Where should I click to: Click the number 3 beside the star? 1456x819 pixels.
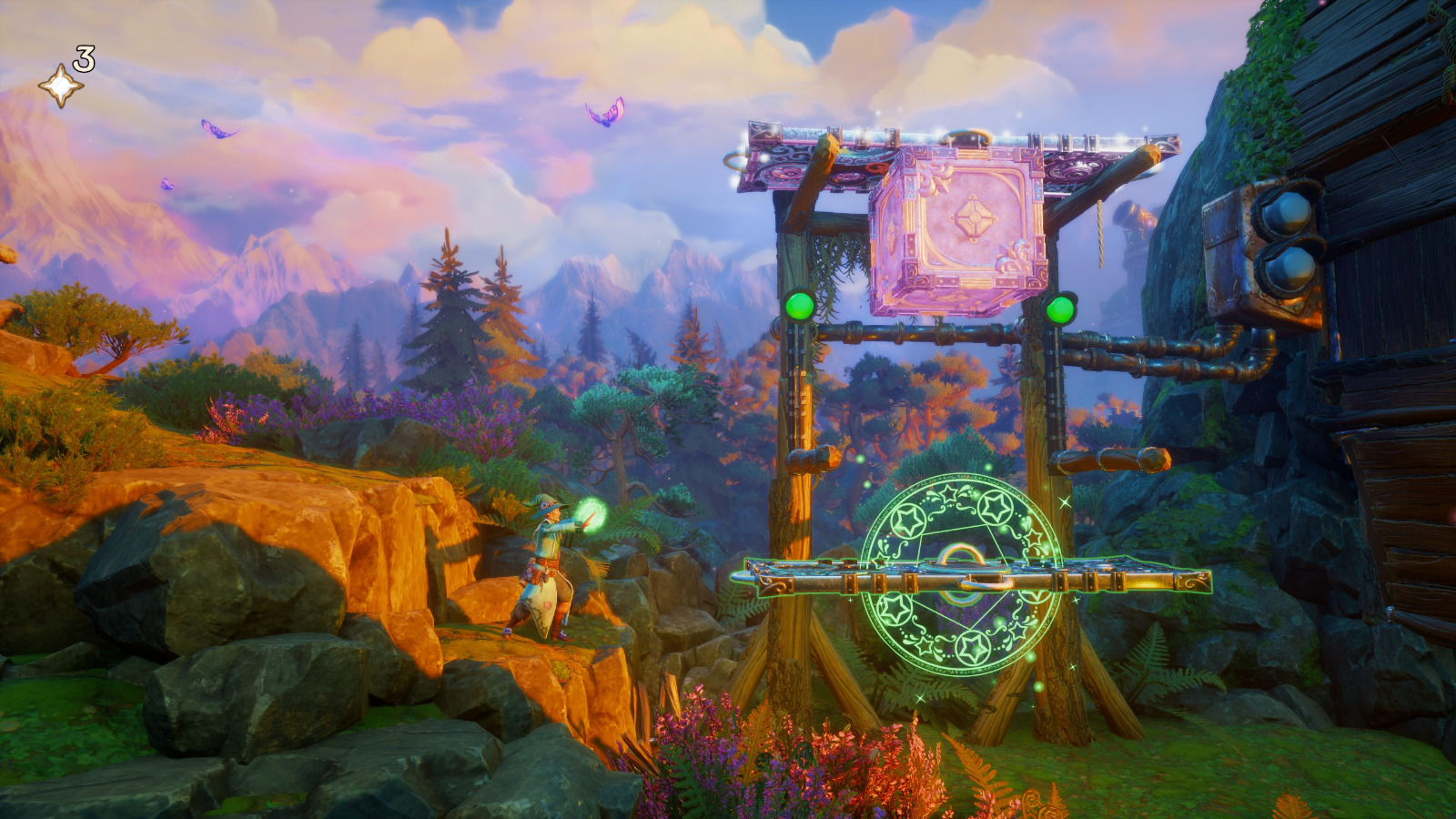(84, 59)
